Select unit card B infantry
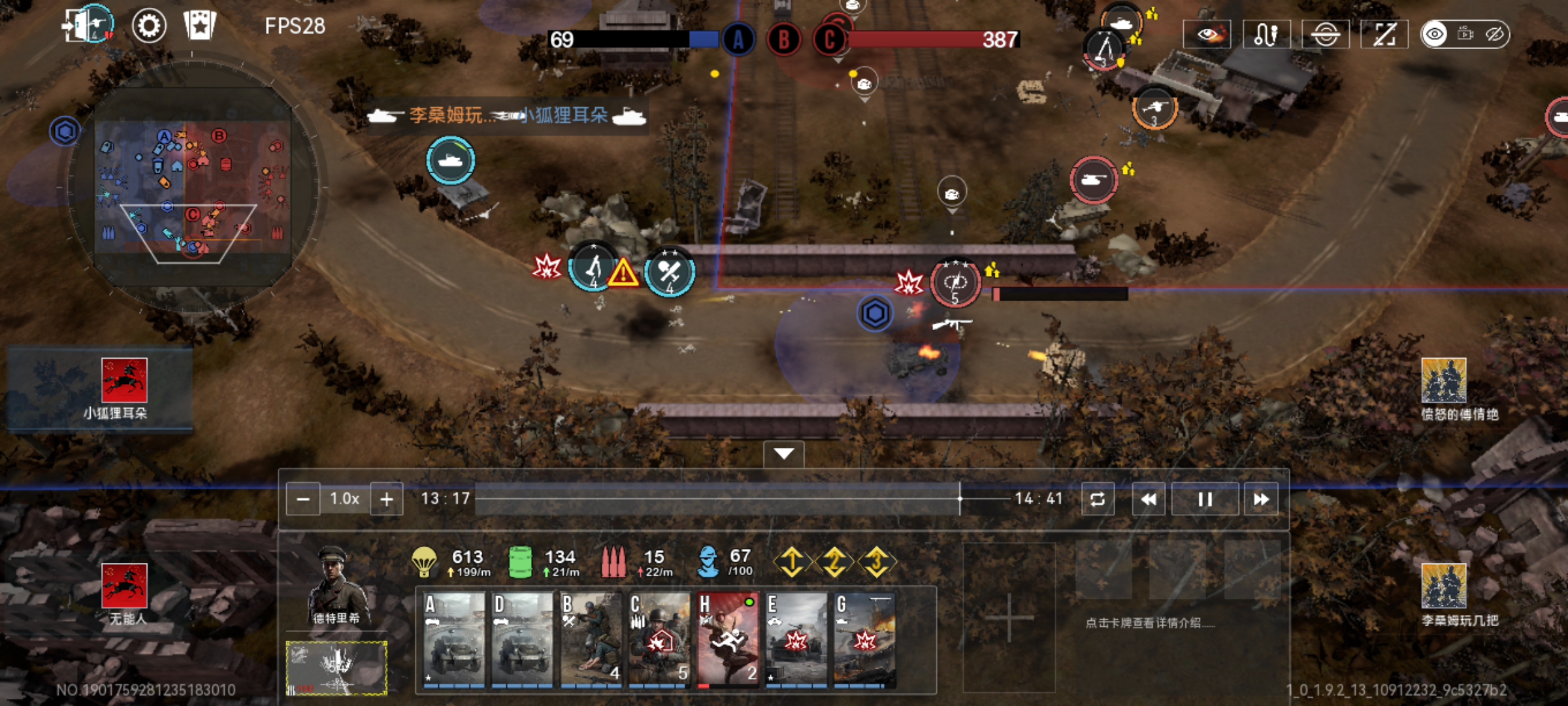Viewport: 1568px width, 706px height. tap(591, 639)
